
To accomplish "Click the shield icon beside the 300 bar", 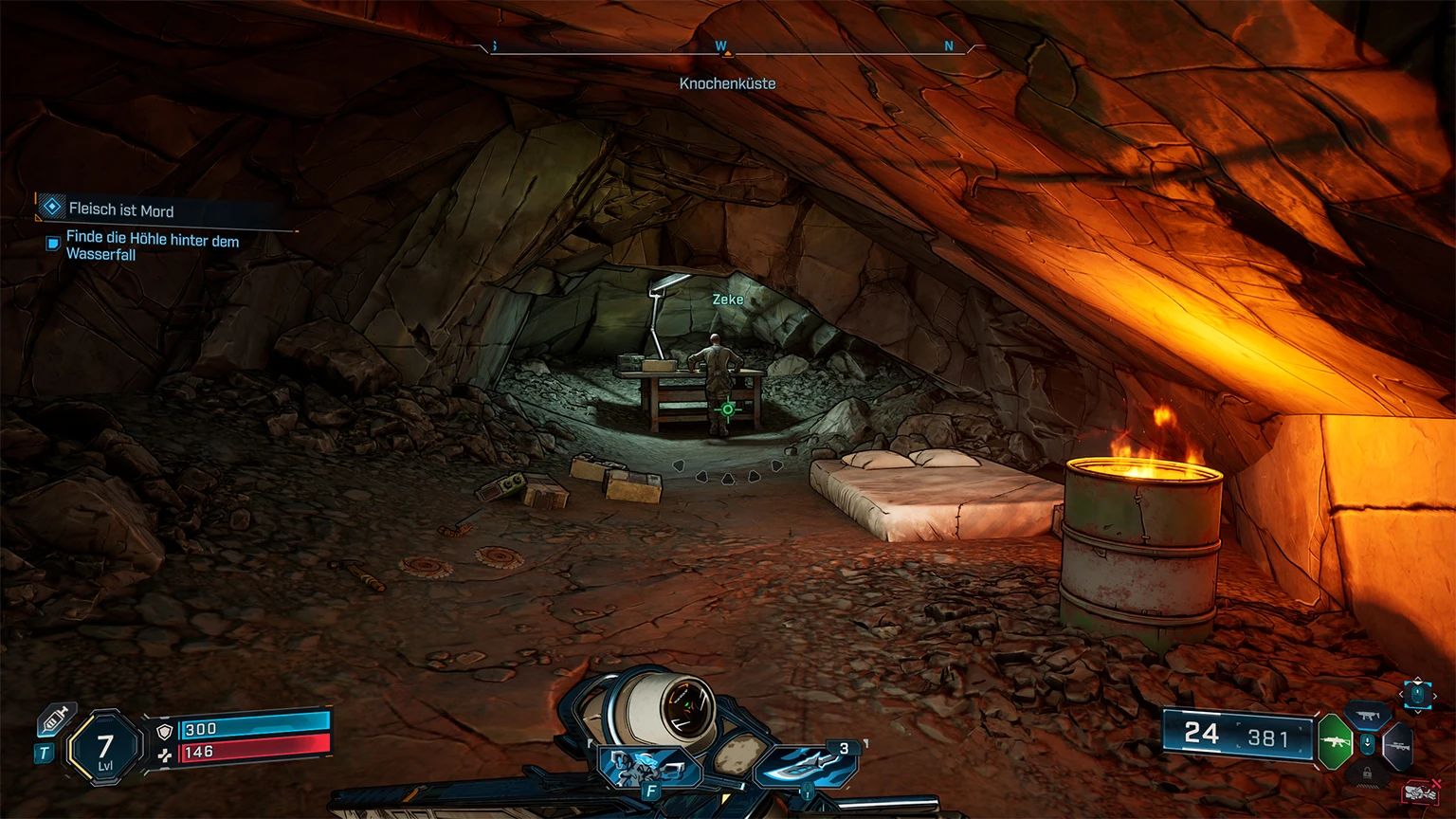I will point(164,731).
